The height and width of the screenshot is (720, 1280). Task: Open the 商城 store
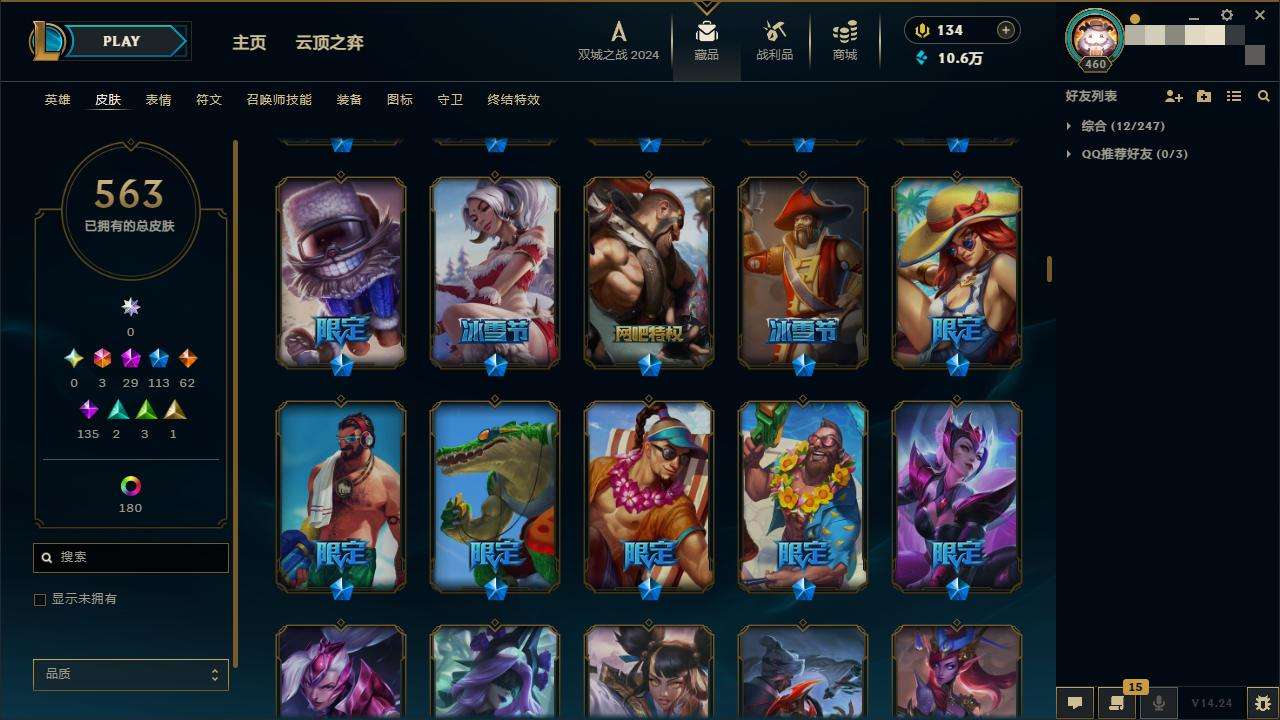[x=845, y=41]
